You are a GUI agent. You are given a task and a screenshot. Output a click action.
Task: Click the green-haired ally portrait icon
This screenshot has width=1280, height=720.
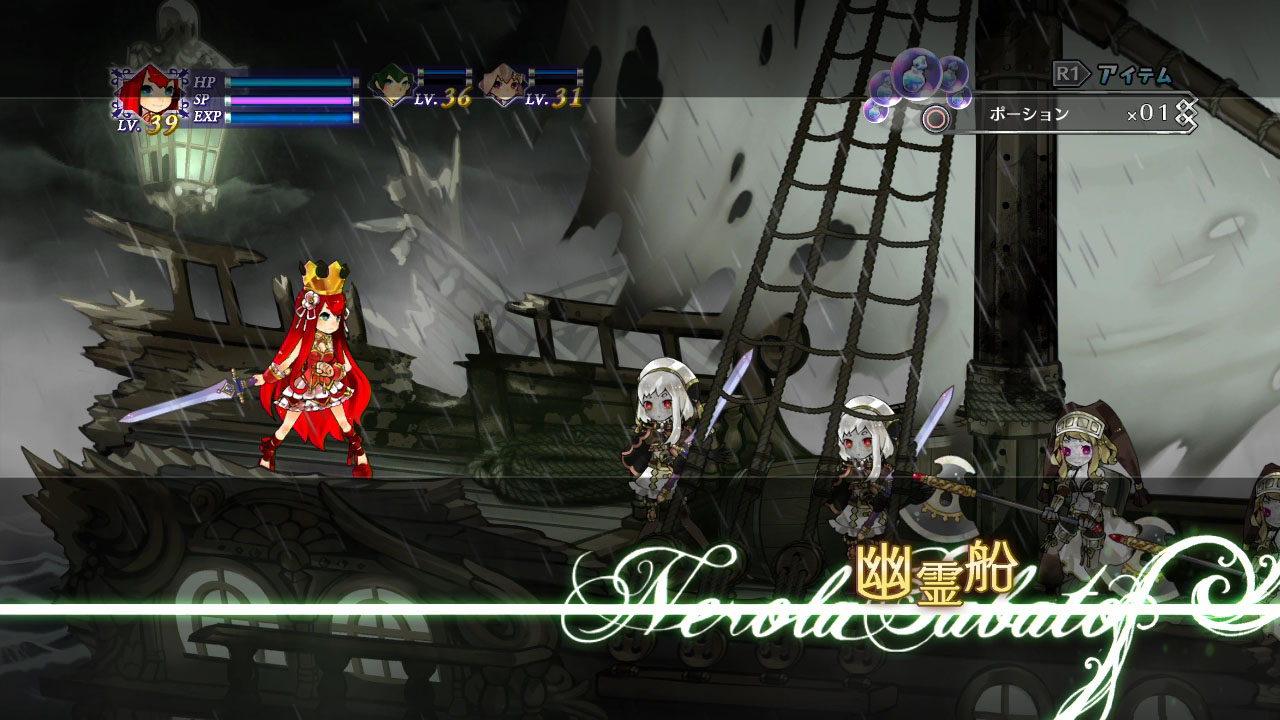(x=391, y=85)
